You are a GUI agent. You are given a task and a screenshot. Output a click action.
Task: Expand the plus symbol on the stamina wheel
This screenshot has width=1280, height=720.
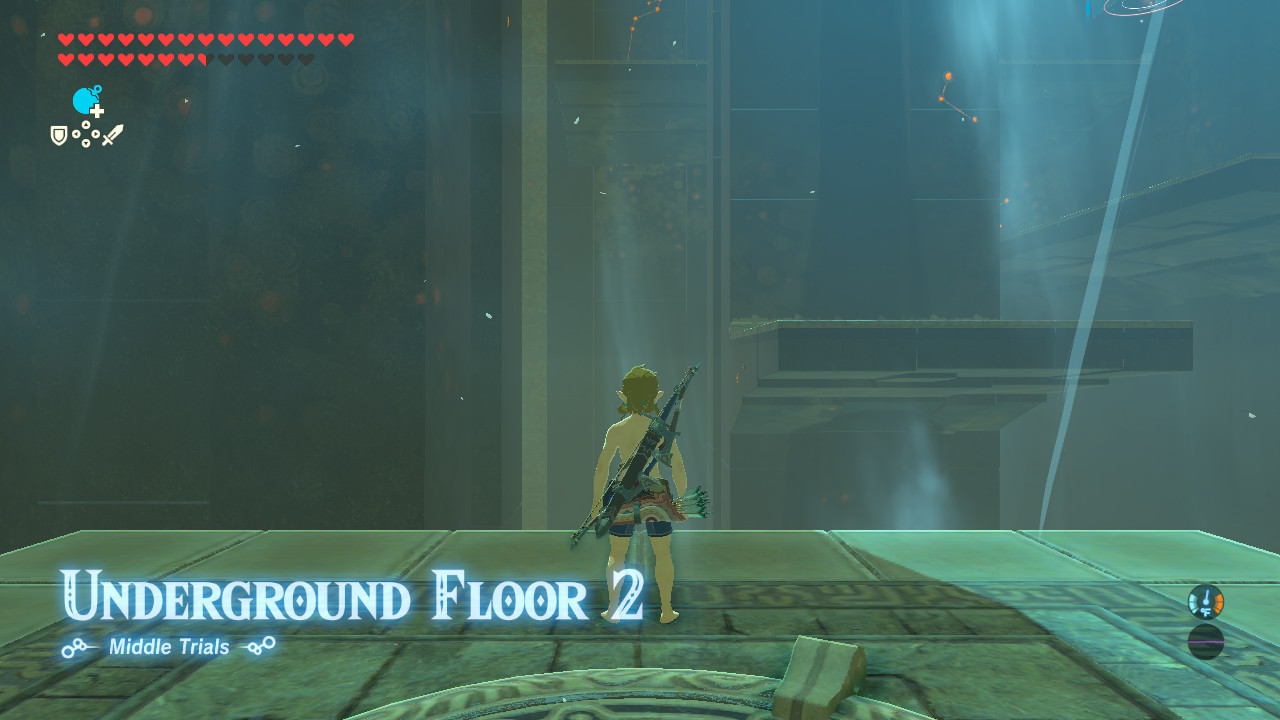click(x=97, y=111)
